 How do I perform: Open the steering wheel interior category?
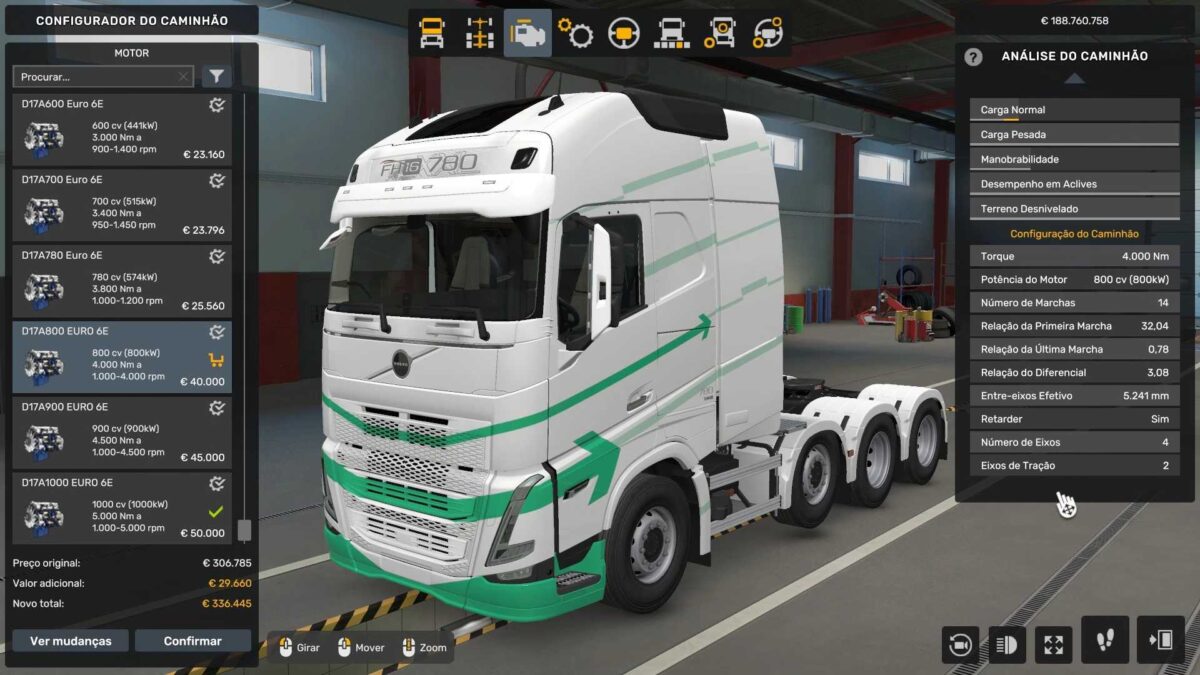click(x=624, y=33)
